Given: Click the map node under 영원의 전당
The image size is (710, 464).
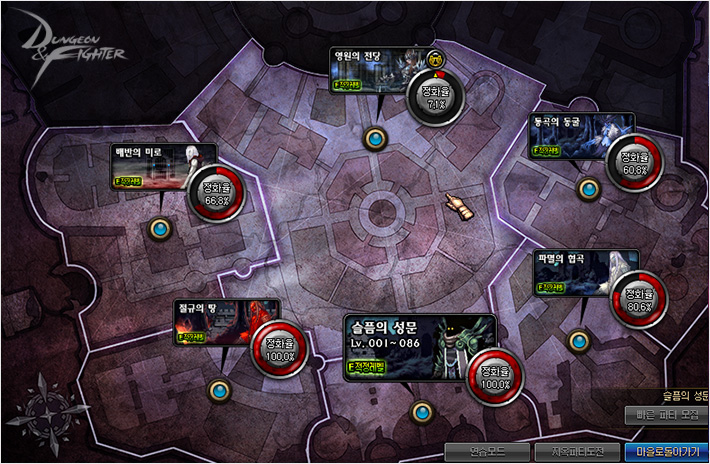Looking at the screenshot, I should point(376,137).
